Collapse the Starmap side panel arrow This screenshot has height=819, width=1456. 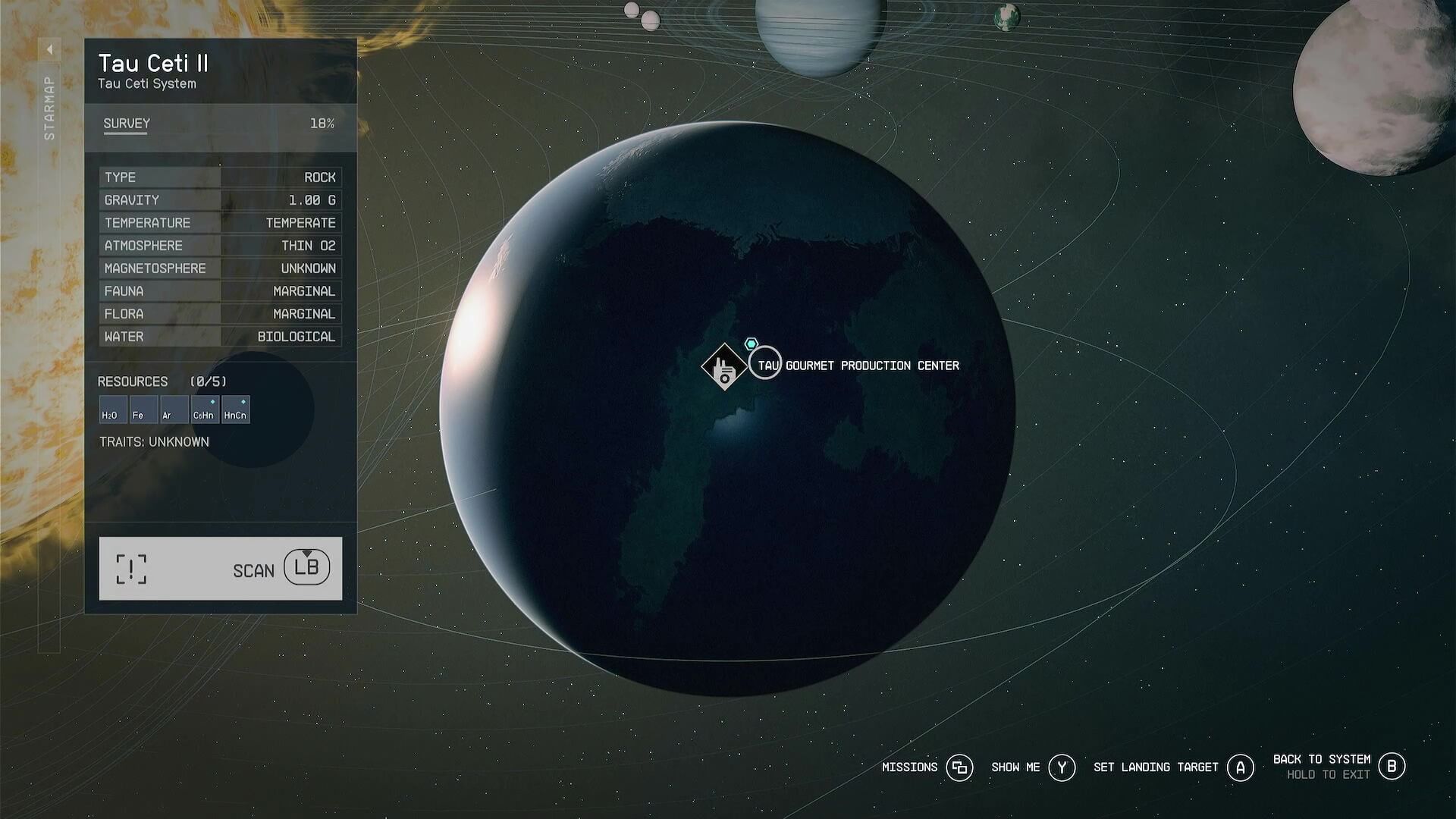tap(49, 50)
